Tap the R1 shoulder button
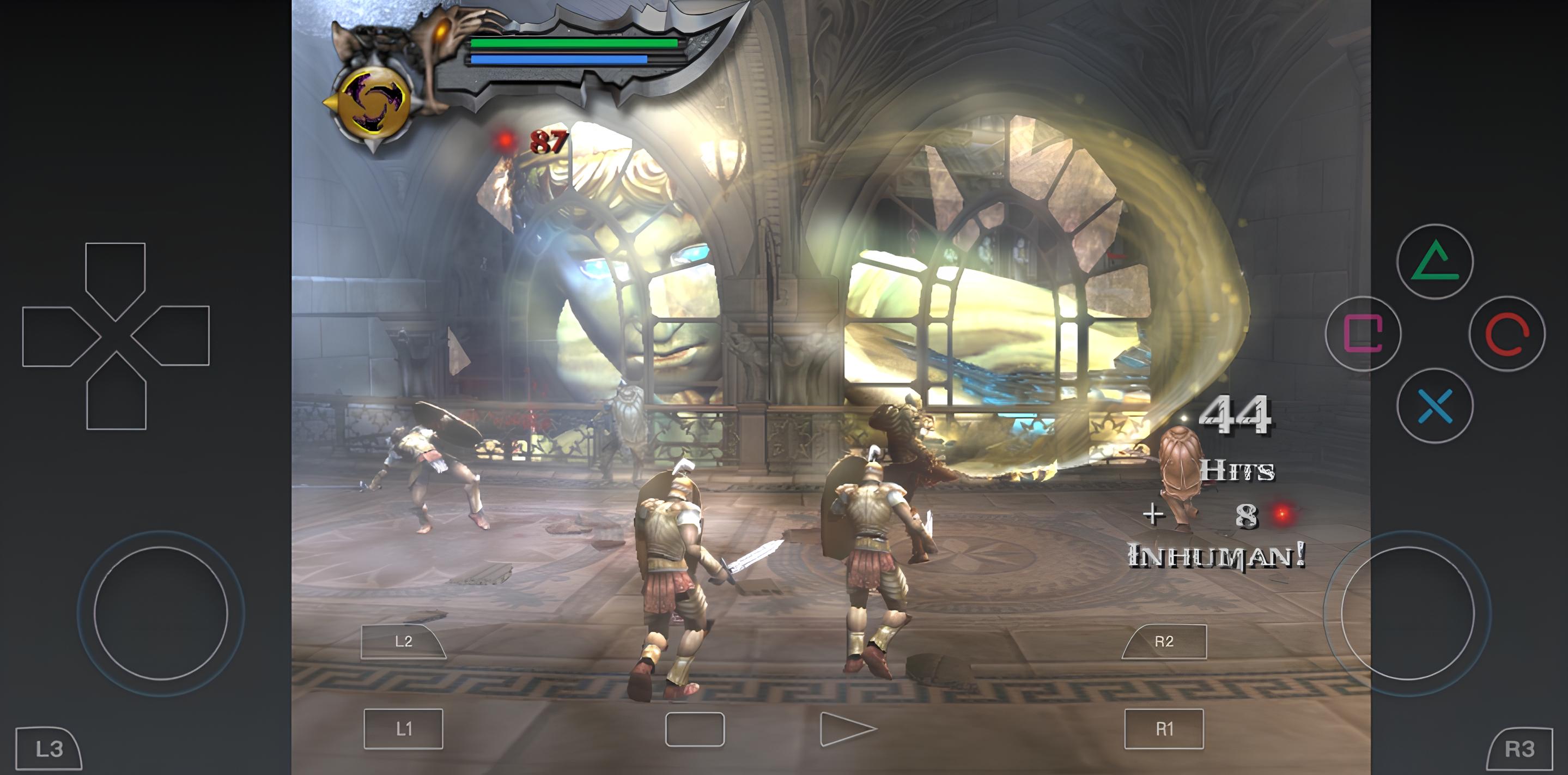 pyautogui.click(x=1164, y=729)
